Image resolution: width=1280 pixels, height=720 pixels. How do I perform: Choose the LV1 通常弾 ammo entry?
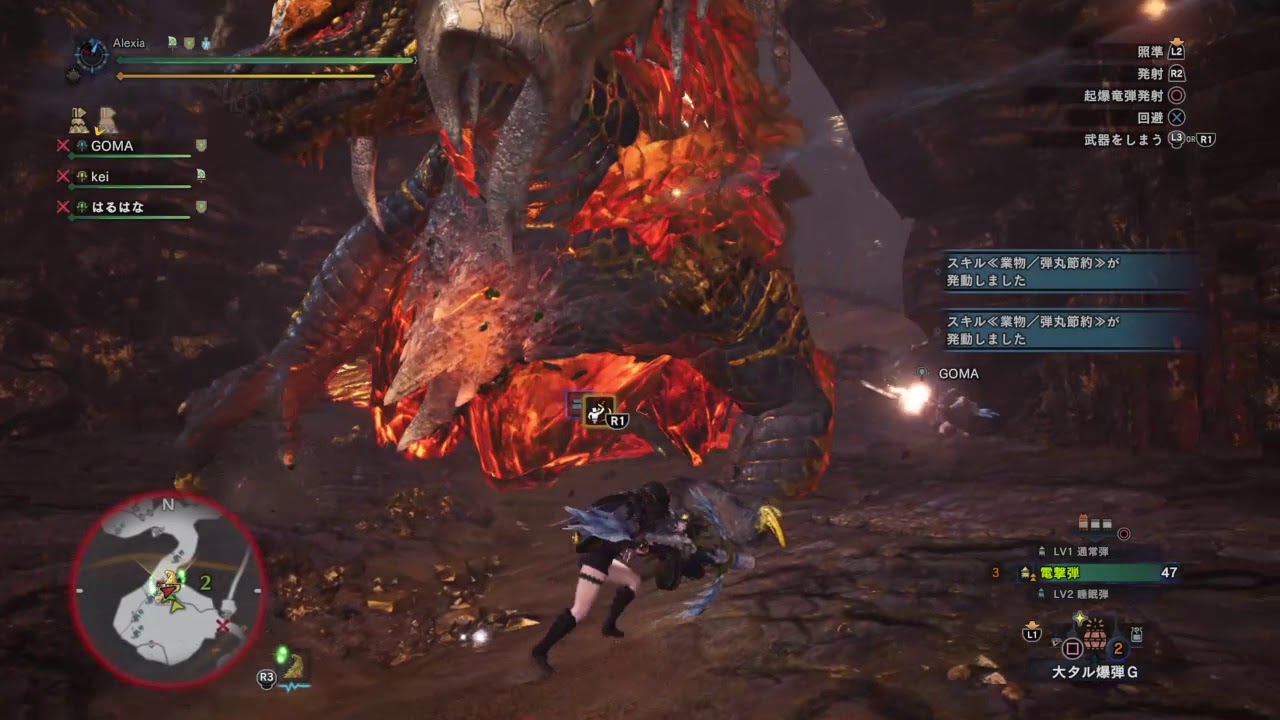coord(1080,551)
